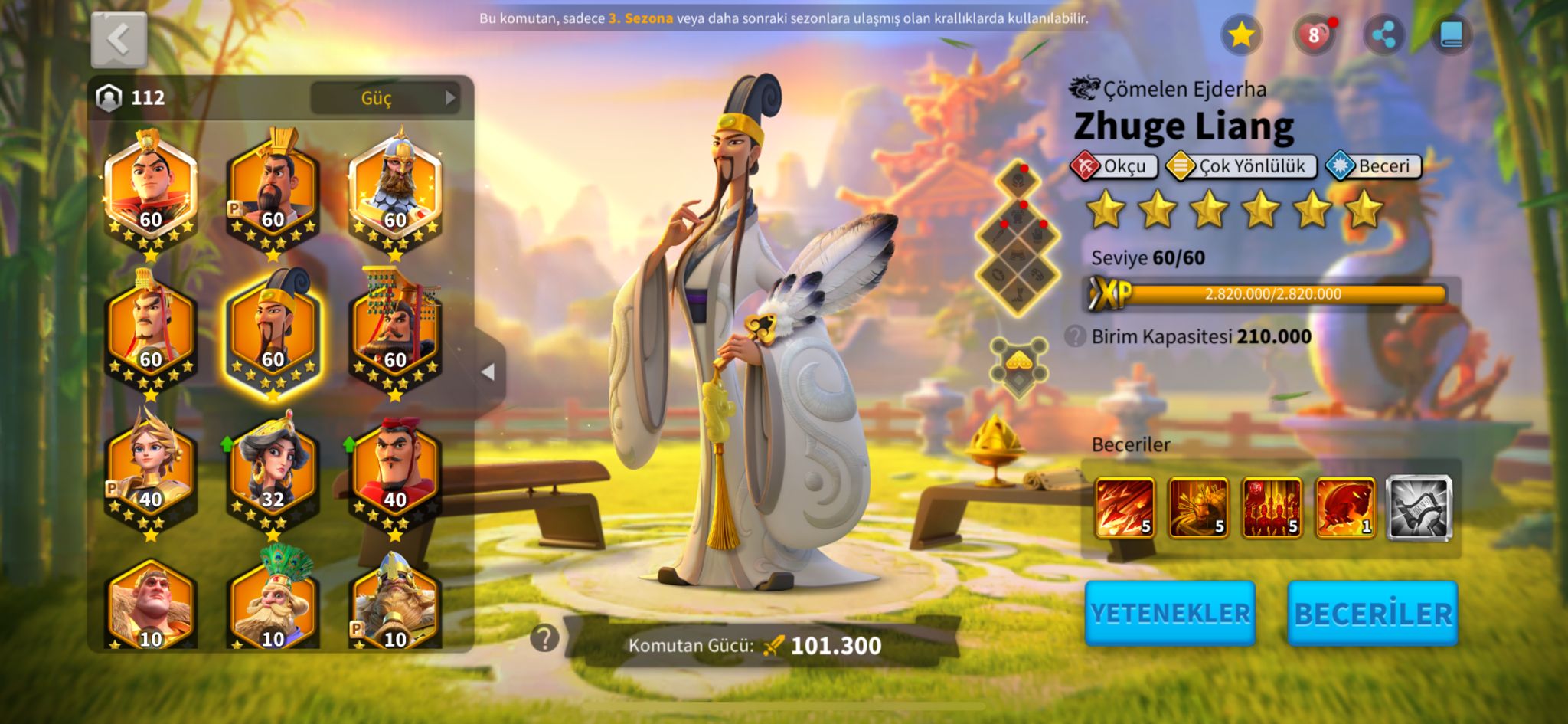Open the red icon with number 8

coord(1314,35)
